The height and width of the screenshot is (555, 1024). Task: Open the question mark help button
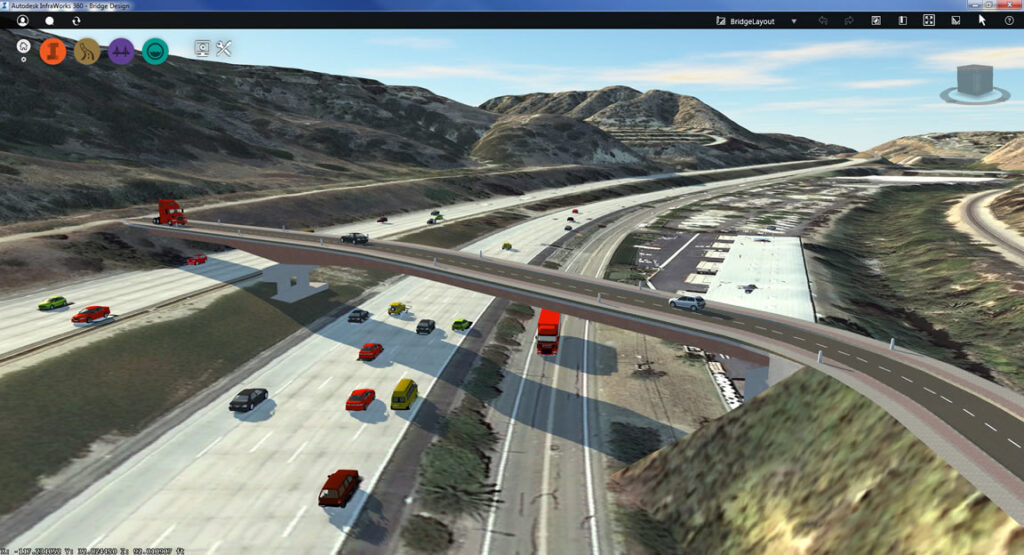(1008, 20)
